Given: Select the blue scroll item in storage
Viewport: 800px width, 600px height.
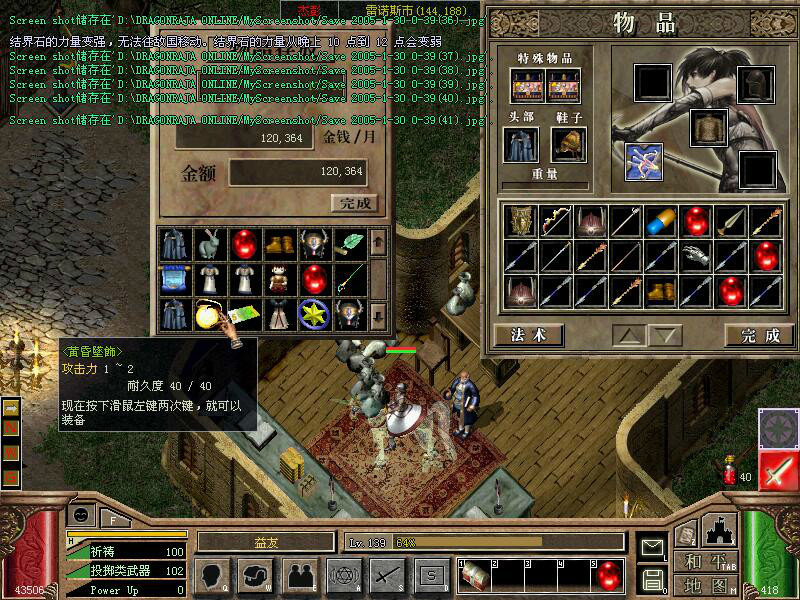Looking at the screenshot, I should [175, 279].
